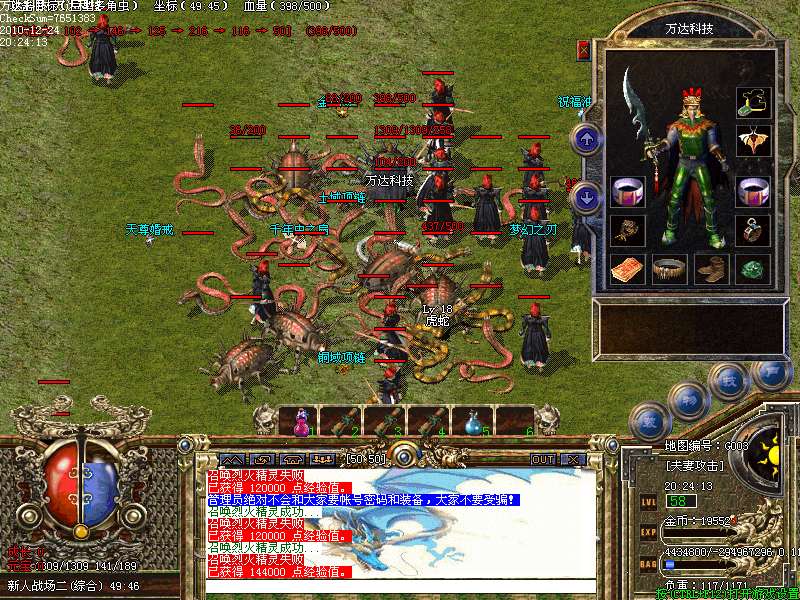The width and height of the screenshot is (800, 600).
Task: Use the scroll in belt slot 3
Action: pyautogui.click(x=386, y=422)
